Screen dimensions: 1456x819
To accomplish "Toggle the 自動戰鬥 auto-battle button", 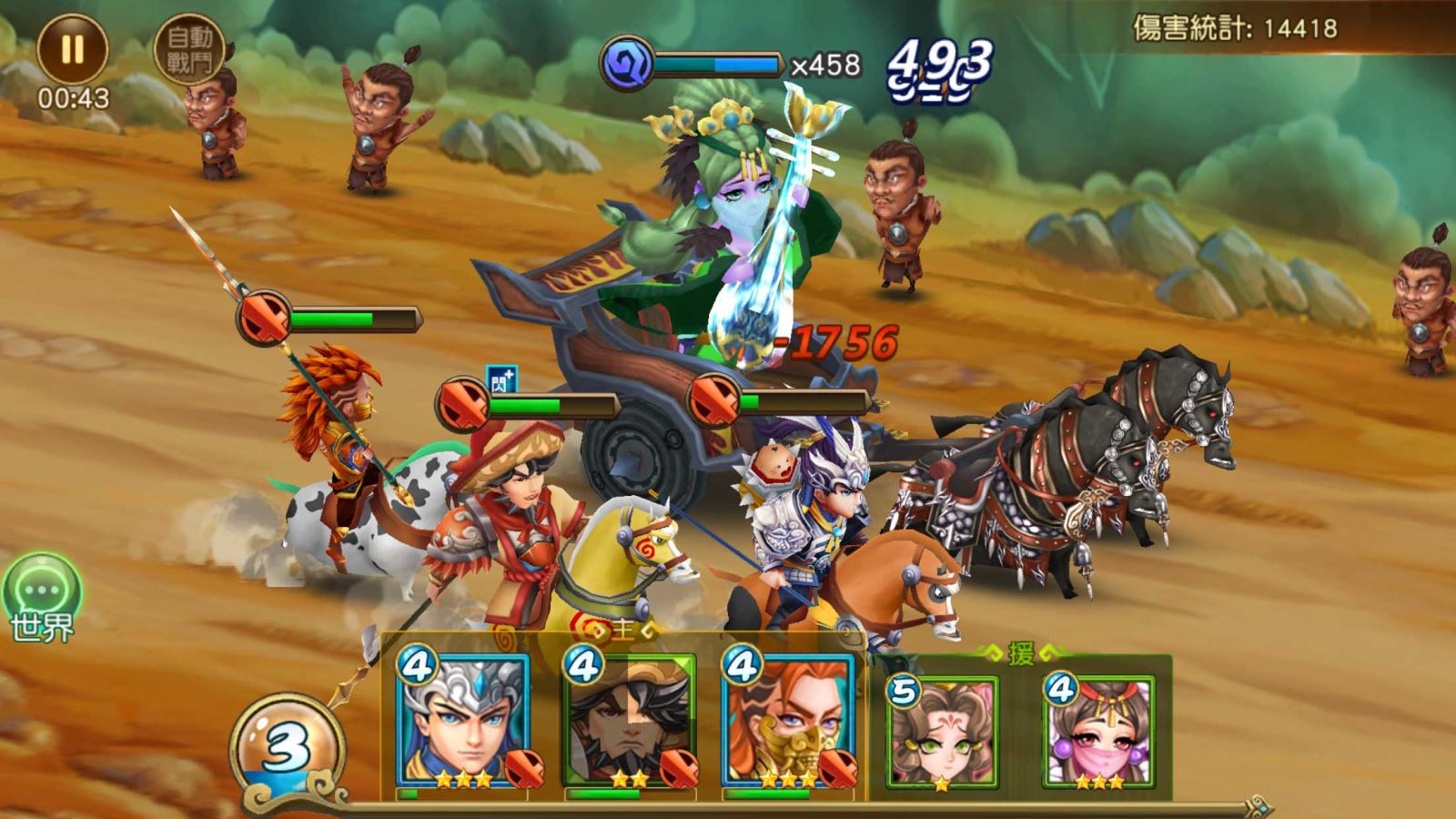I will [x=188, y=49].
